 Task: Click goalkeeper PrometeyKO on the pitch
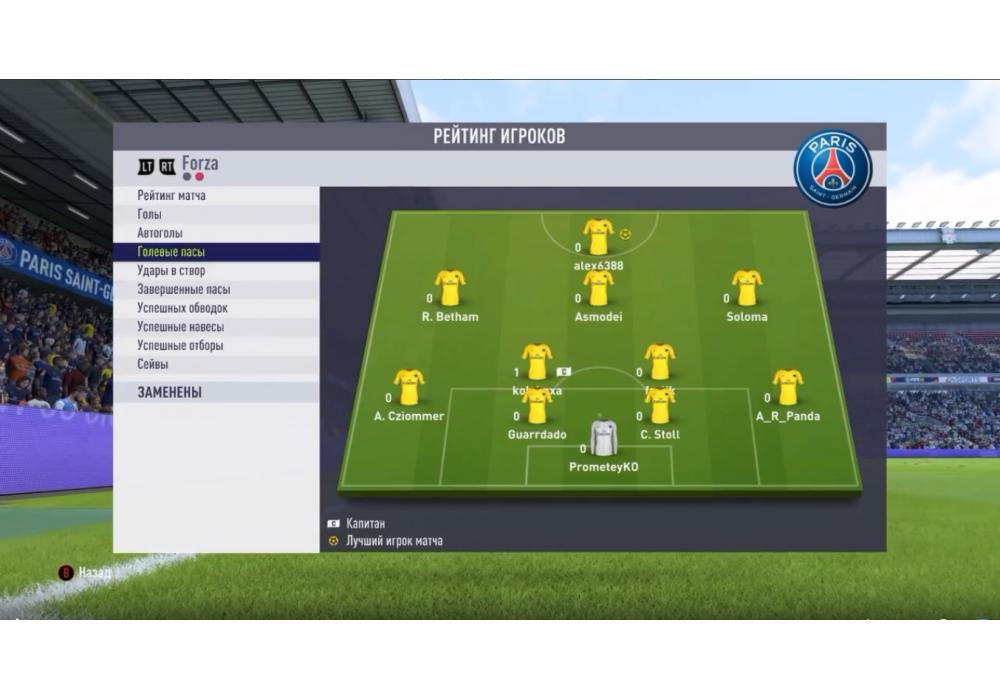click(603, 438)
